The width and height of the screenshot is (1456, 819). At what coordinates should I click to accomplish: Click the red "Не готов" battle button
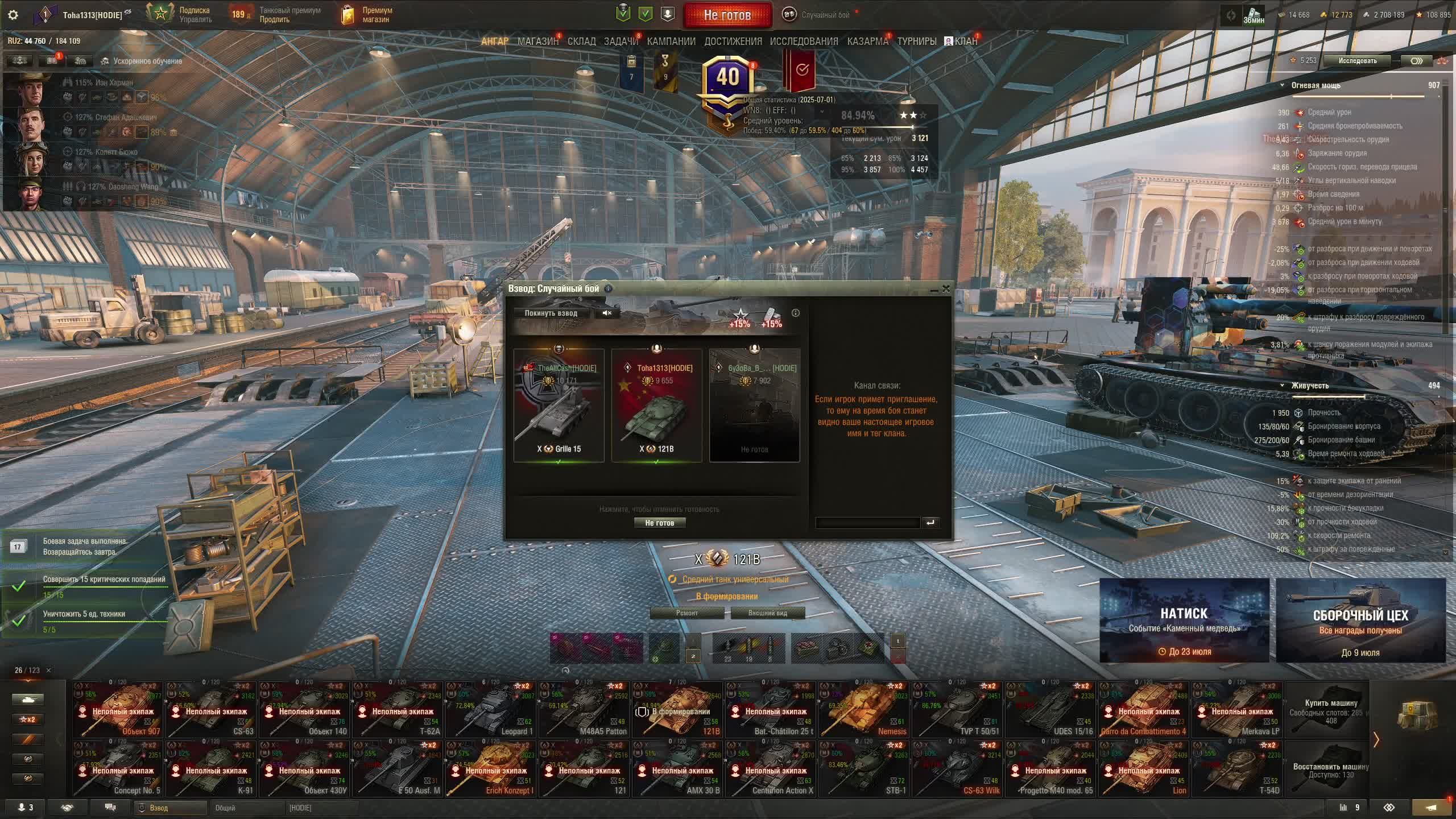coord(727,15)
